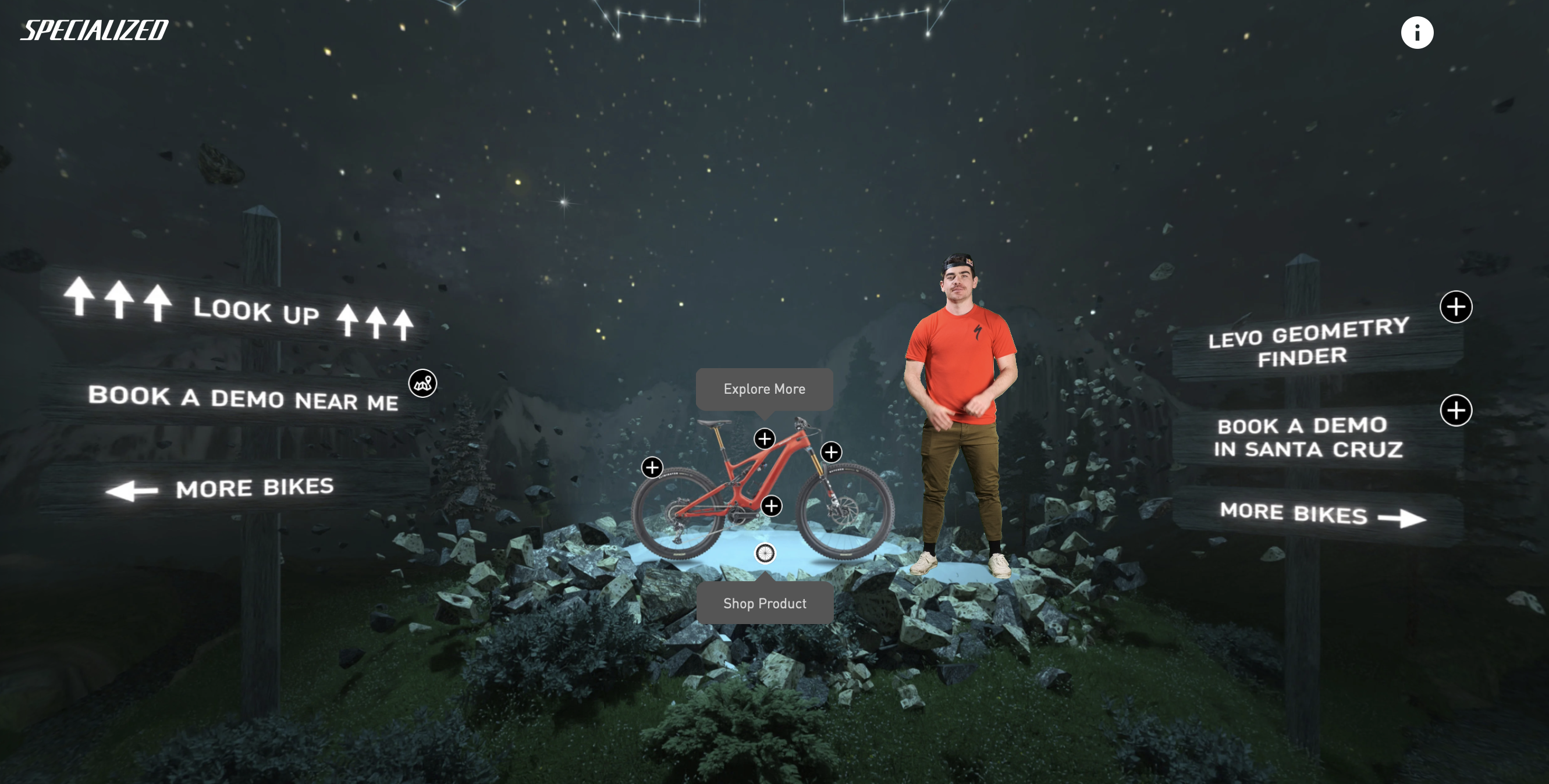Screen dimensions: 1549x784
Task: Click the Specialized logo
Action: [x=94, y=30]
